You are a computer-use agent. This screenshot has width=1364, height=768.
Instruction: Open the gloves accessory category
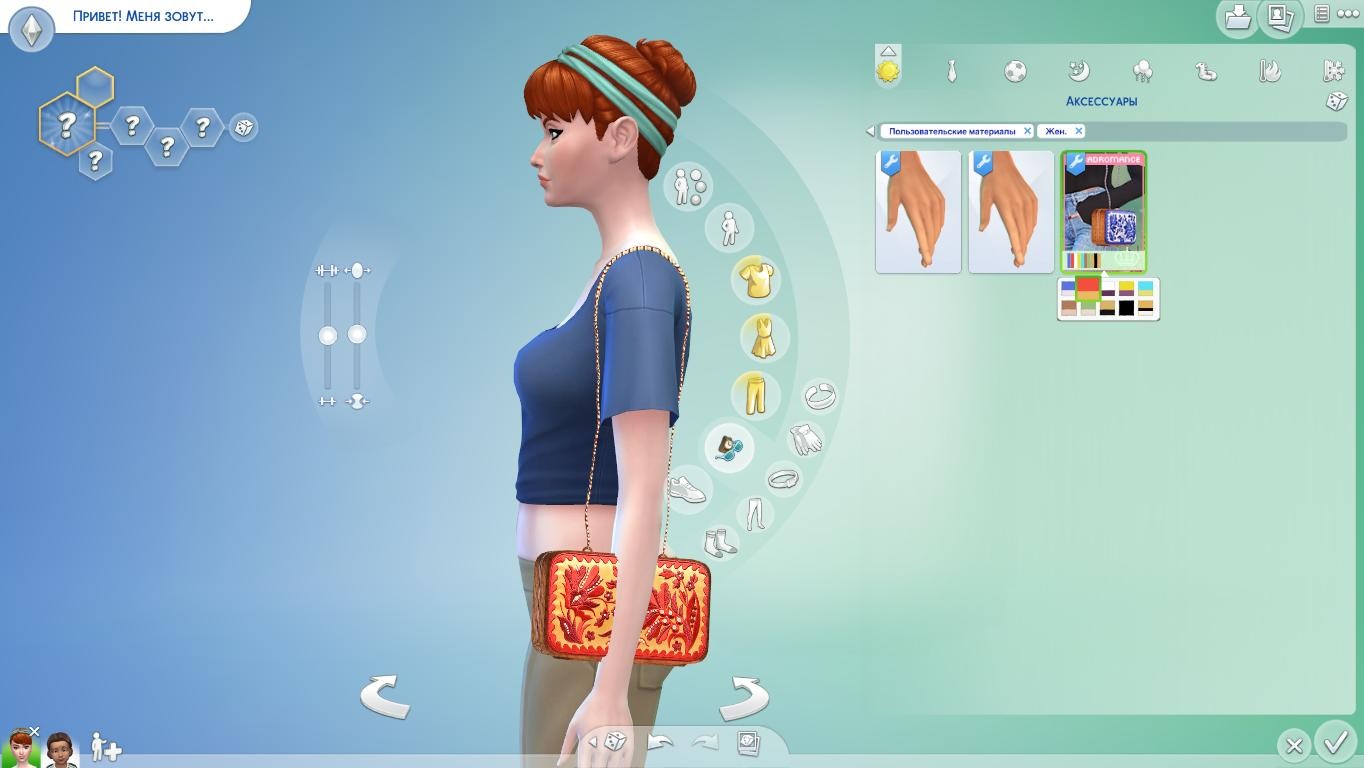point(805,439)
